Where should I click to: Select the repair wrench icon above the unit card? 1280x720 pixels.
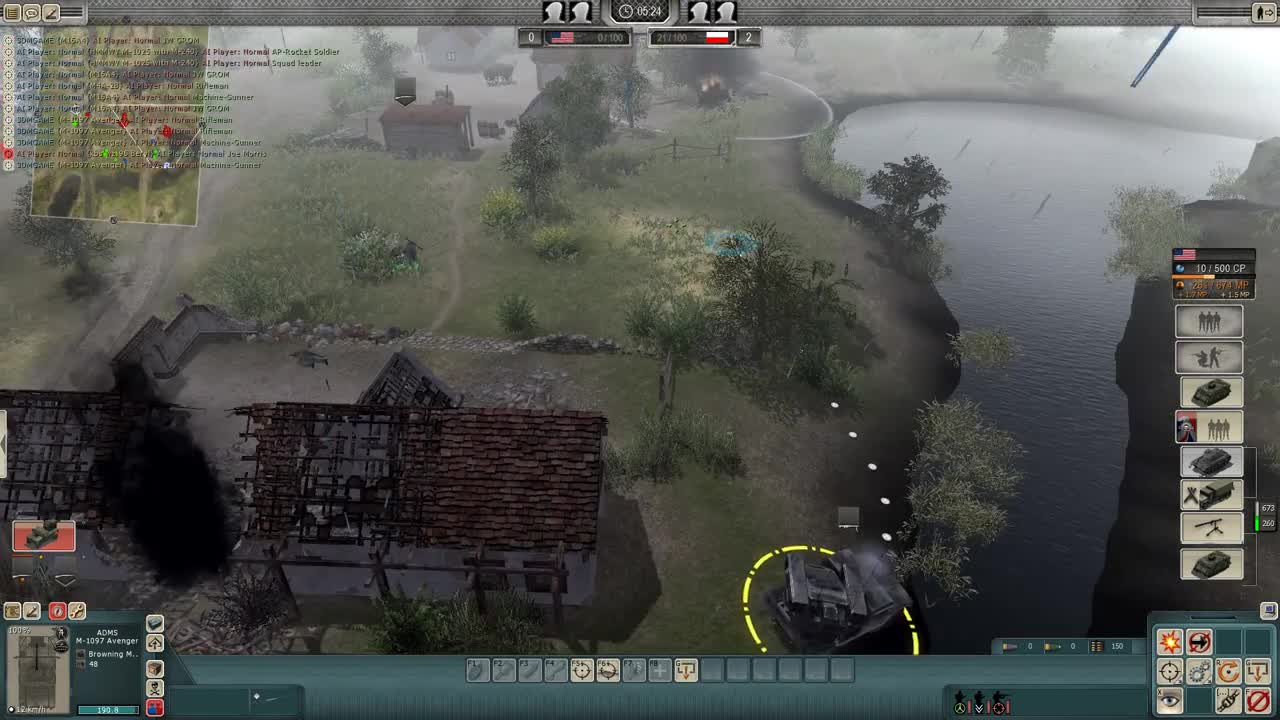coord(78,611)
